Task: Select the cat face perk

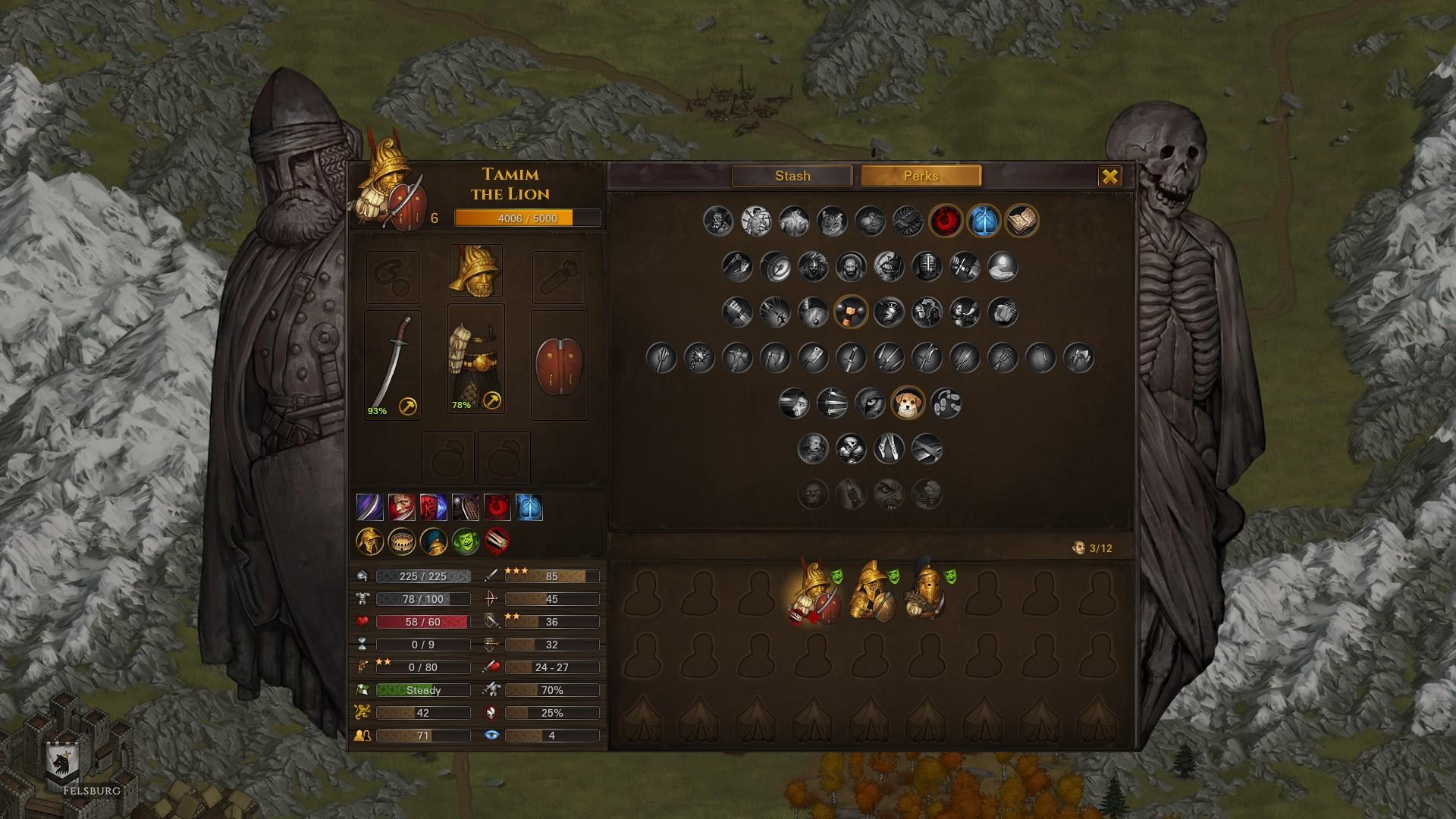Action: pyautogui.click(x=832, y=221)
